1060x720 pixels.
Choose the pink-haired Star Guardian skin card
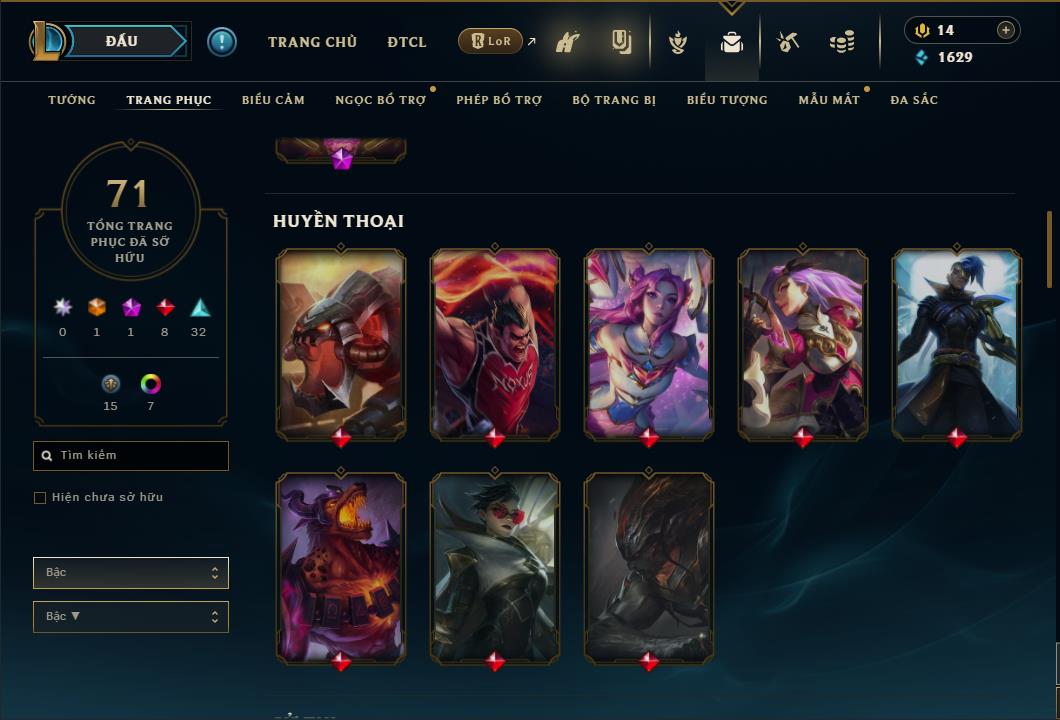coord(649,343)
